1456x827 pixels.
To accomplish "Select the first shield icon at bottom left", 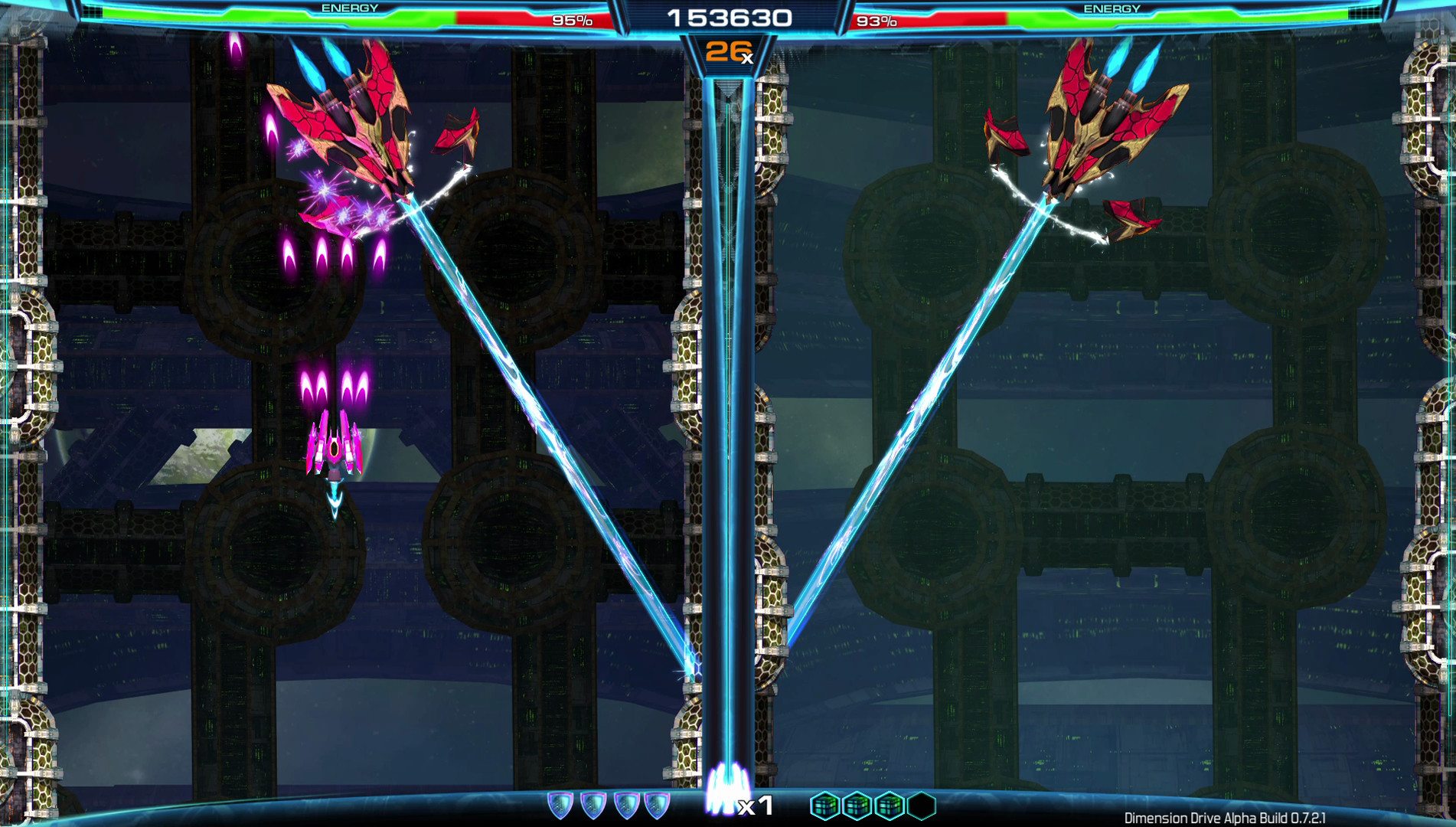I will point(562,803).
